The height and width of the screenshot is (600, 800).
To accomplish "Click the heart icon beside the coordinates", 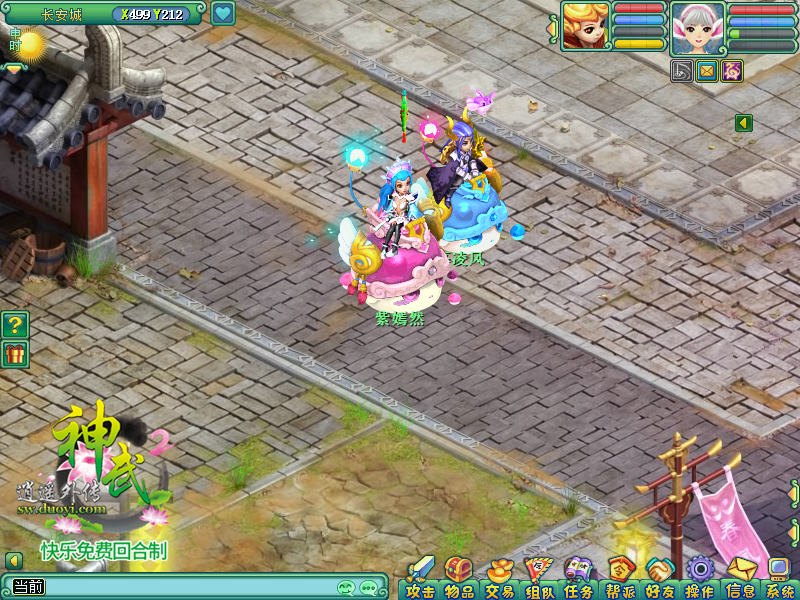I will click(223, 14).
